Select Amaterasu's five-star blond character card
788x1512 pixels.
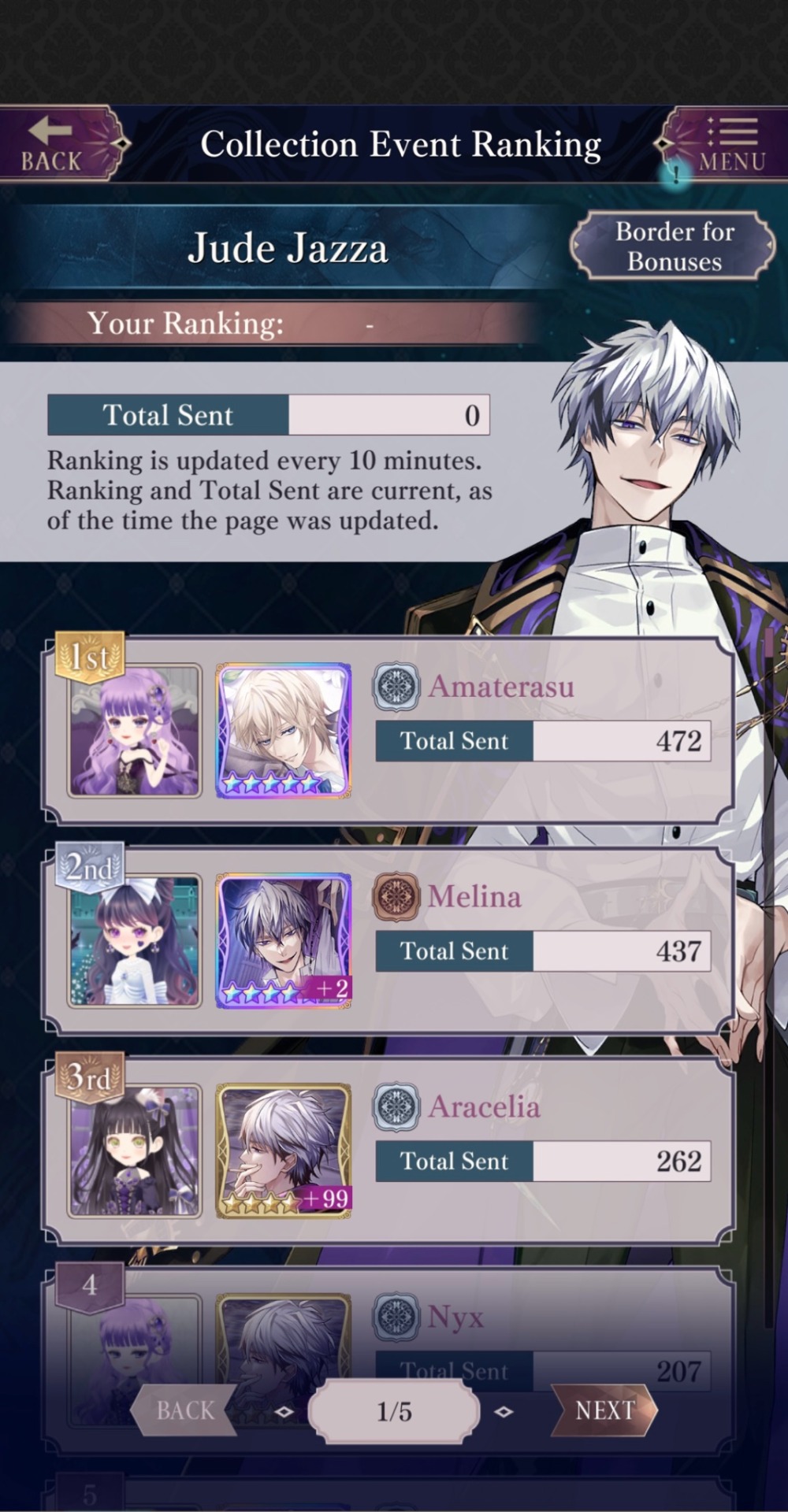point(284,731)
